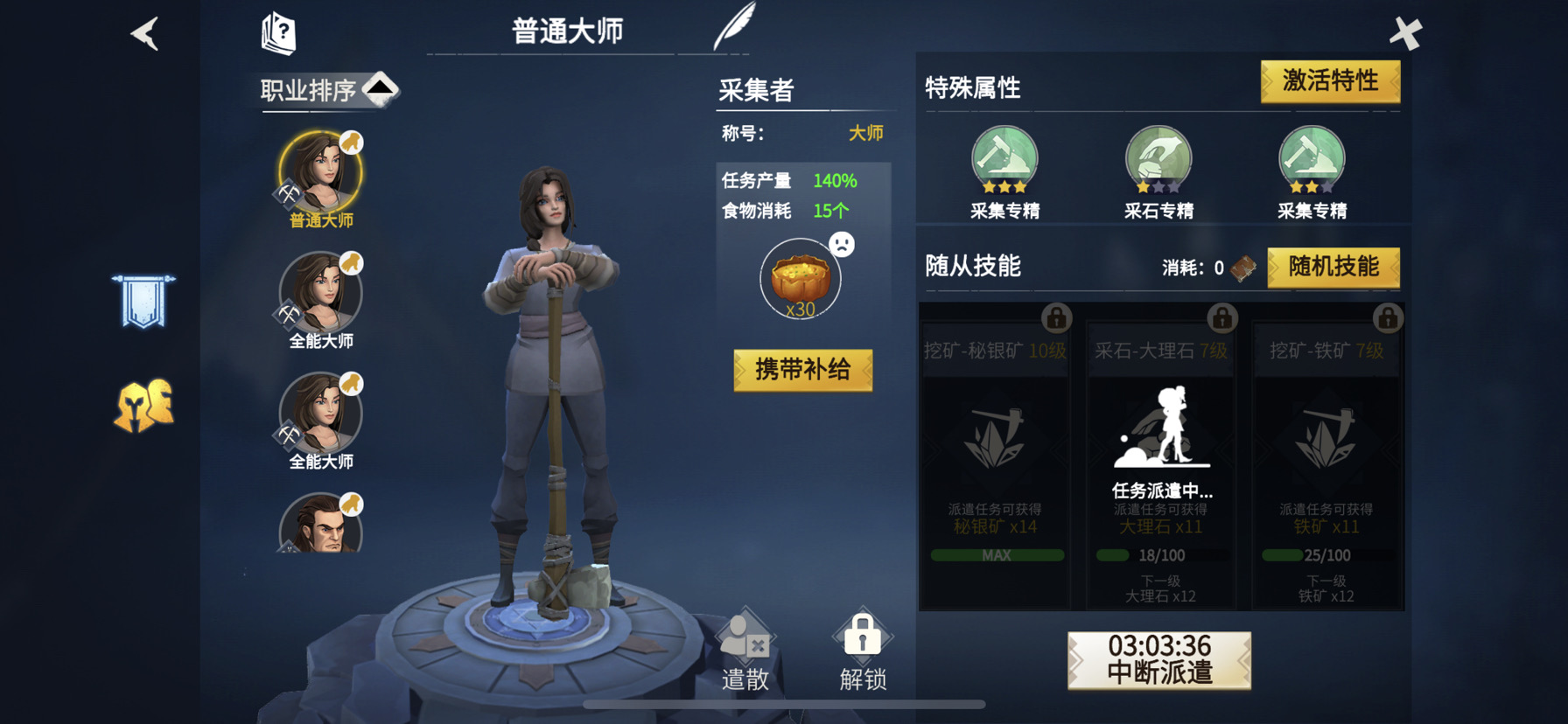Screen dimensions: 1568x724
Task: Select the helmet icon in left sidebar
Action: [x=143, y=407]
